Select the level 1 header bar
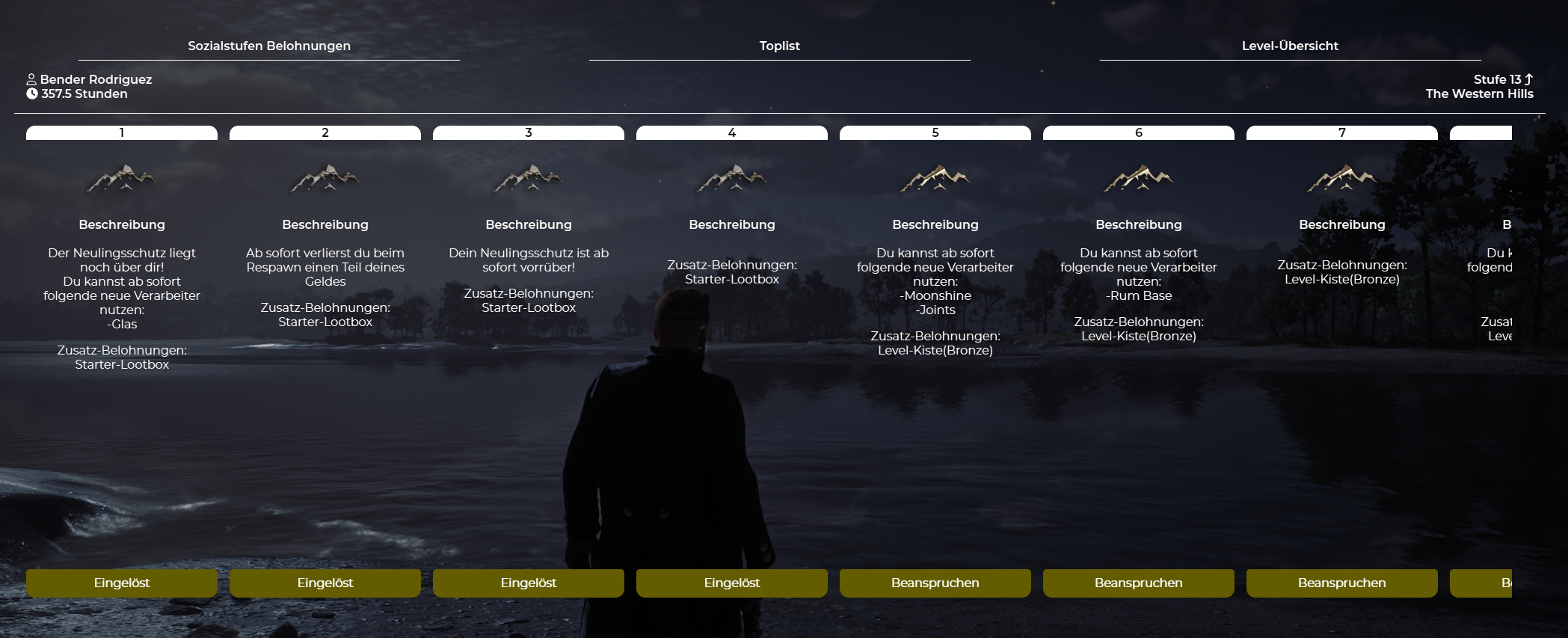Viewport: 1568px width, 638px height. coord(122,132)
